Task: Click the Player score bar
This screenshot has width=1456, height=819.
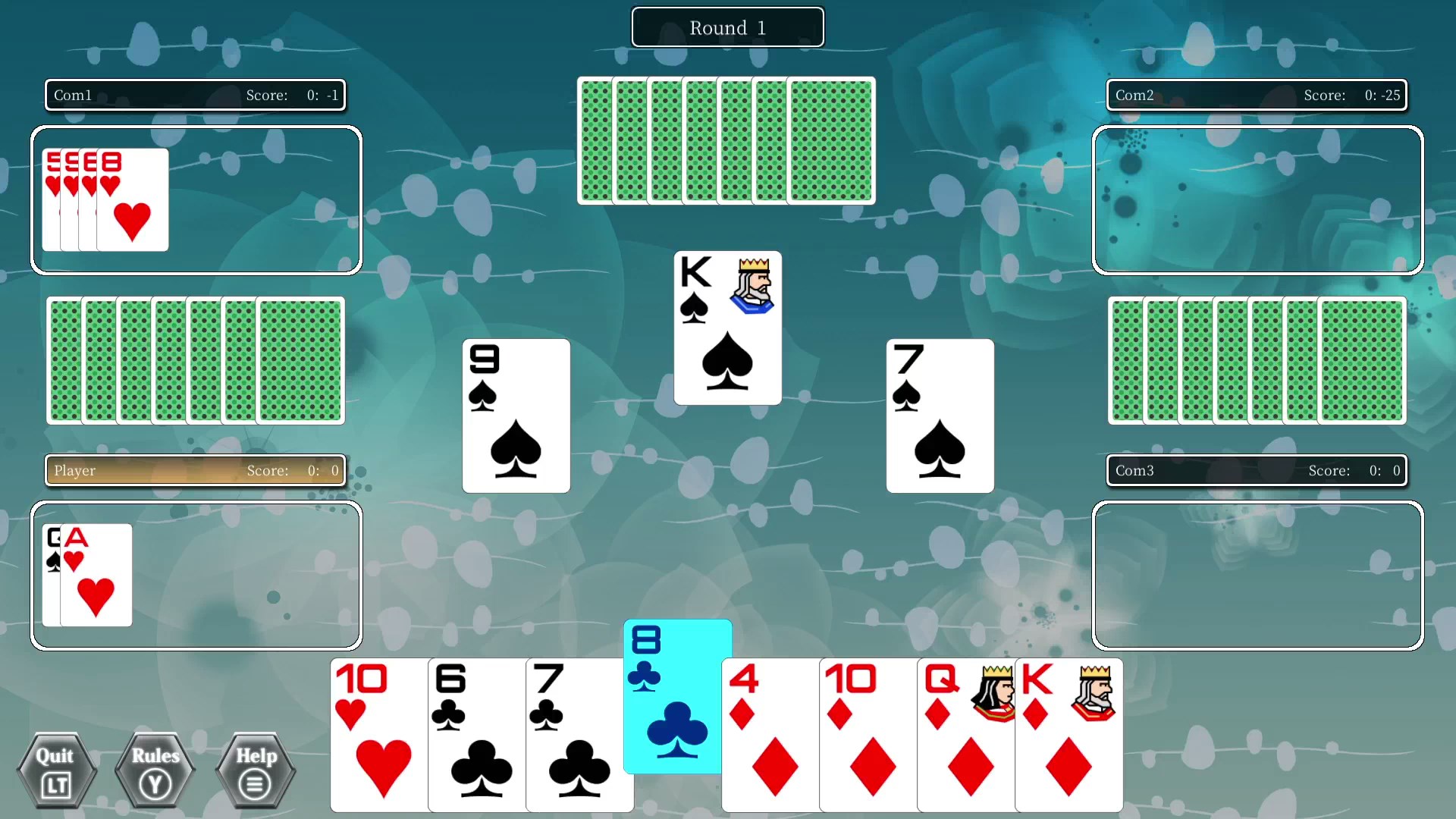Action: click(x=195, y=470)
